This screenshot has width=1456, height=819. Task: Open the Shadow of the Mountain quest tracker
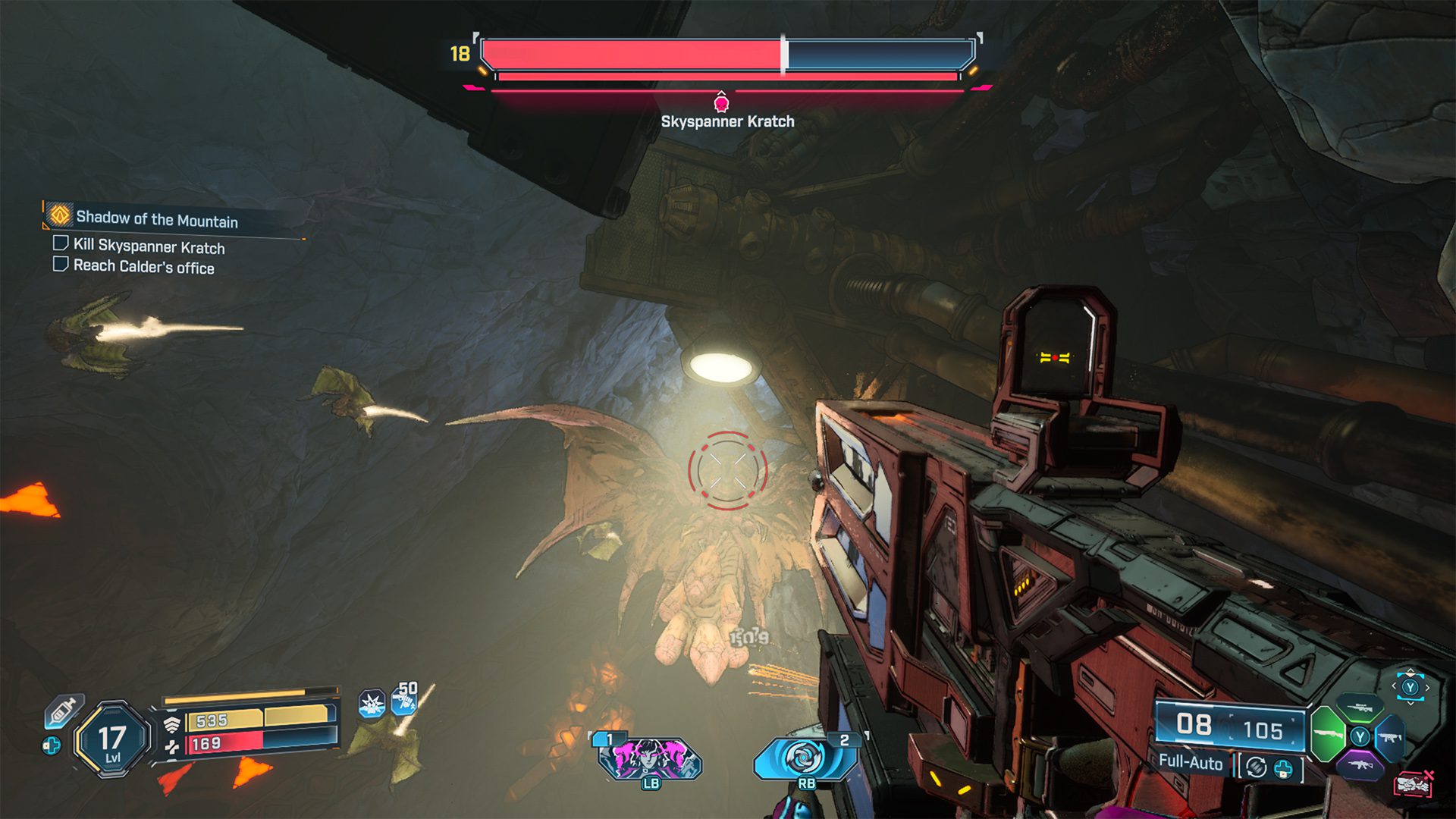156,219
